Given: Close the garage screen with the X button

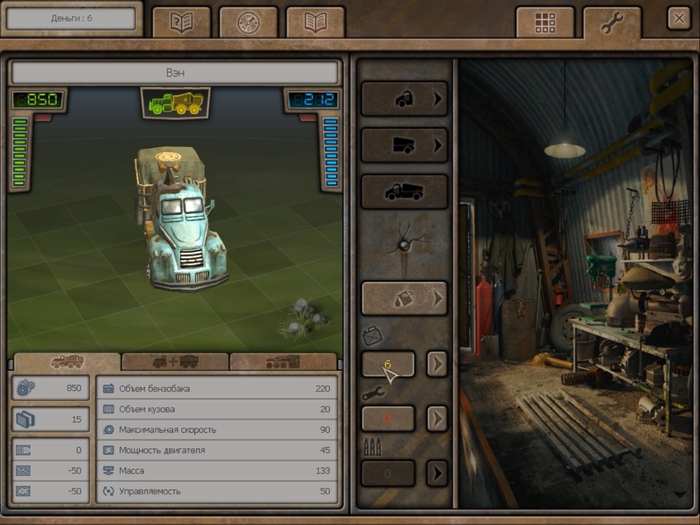Looking at the screenshot, I should pos(677,18).
